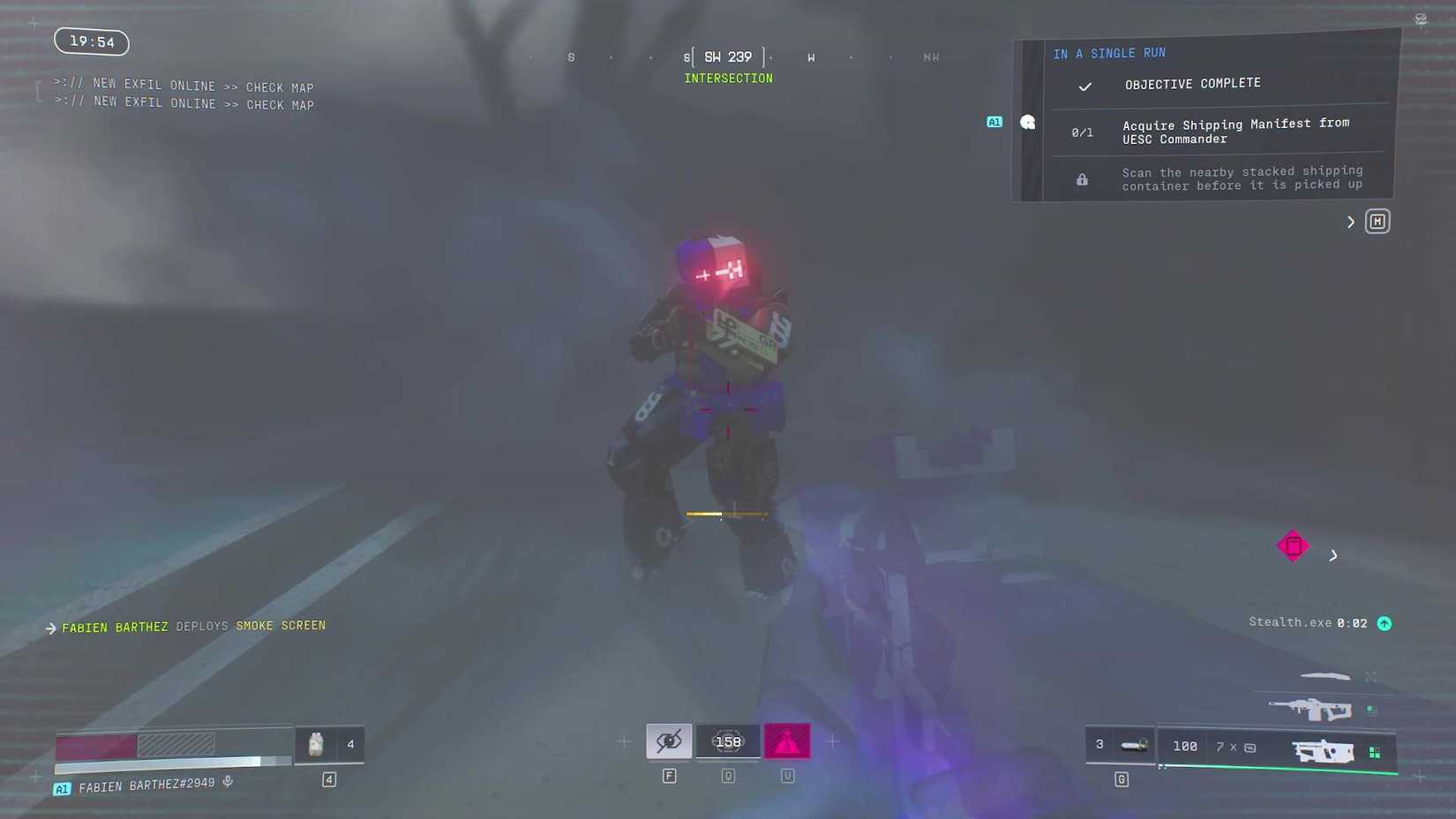Click the pink diamond marker on the right
Image resolution: width=1456 pixels, height=819 pixels.
click(x=1292, y=545)
